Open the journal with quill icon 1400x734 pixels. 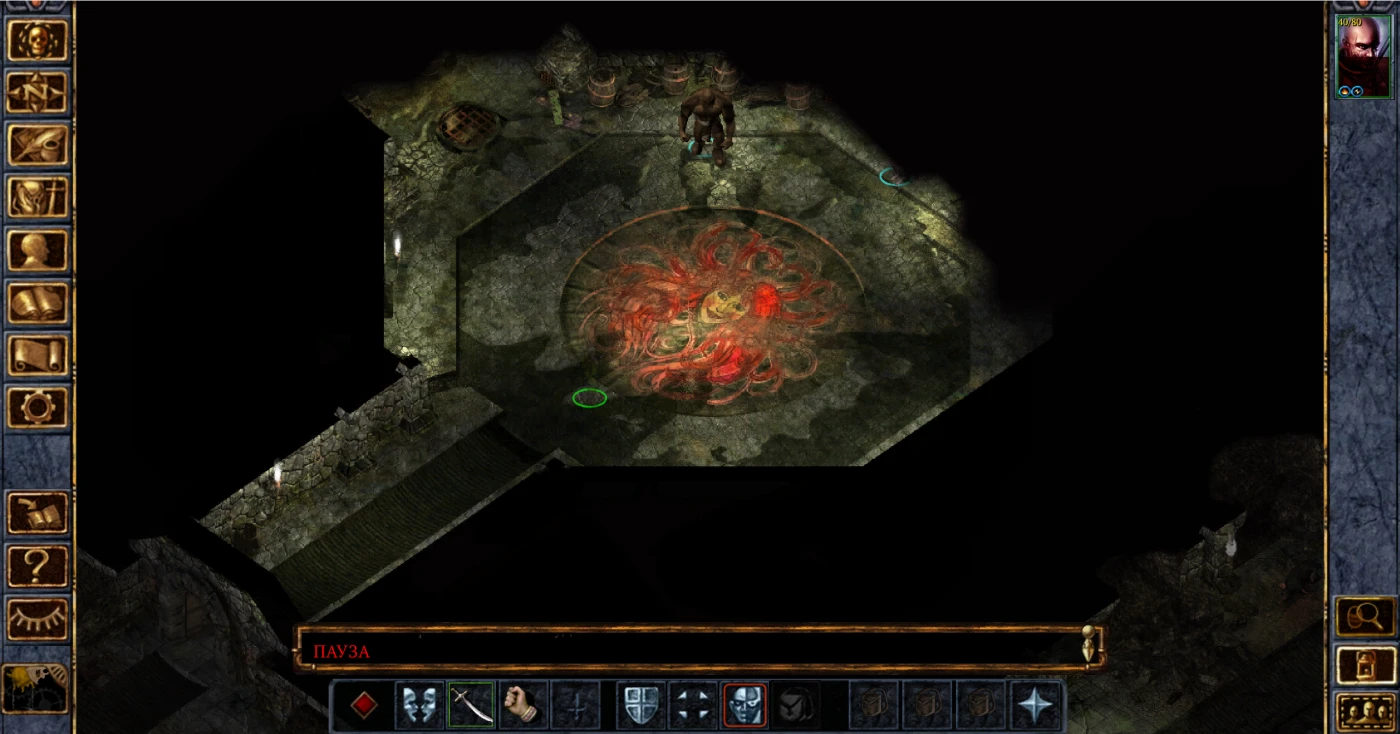click(x=38, y=144)
